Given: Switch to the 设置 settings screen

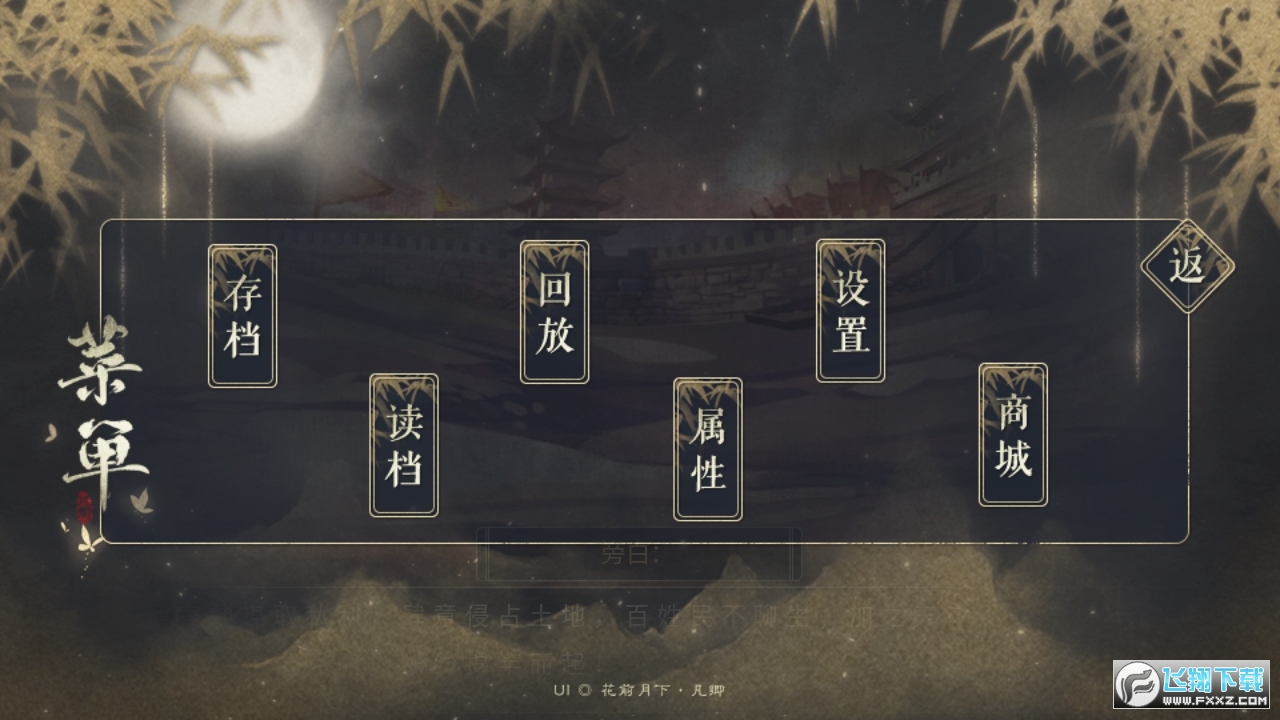Looking at the screenshot, I should [x=849, y=310].
